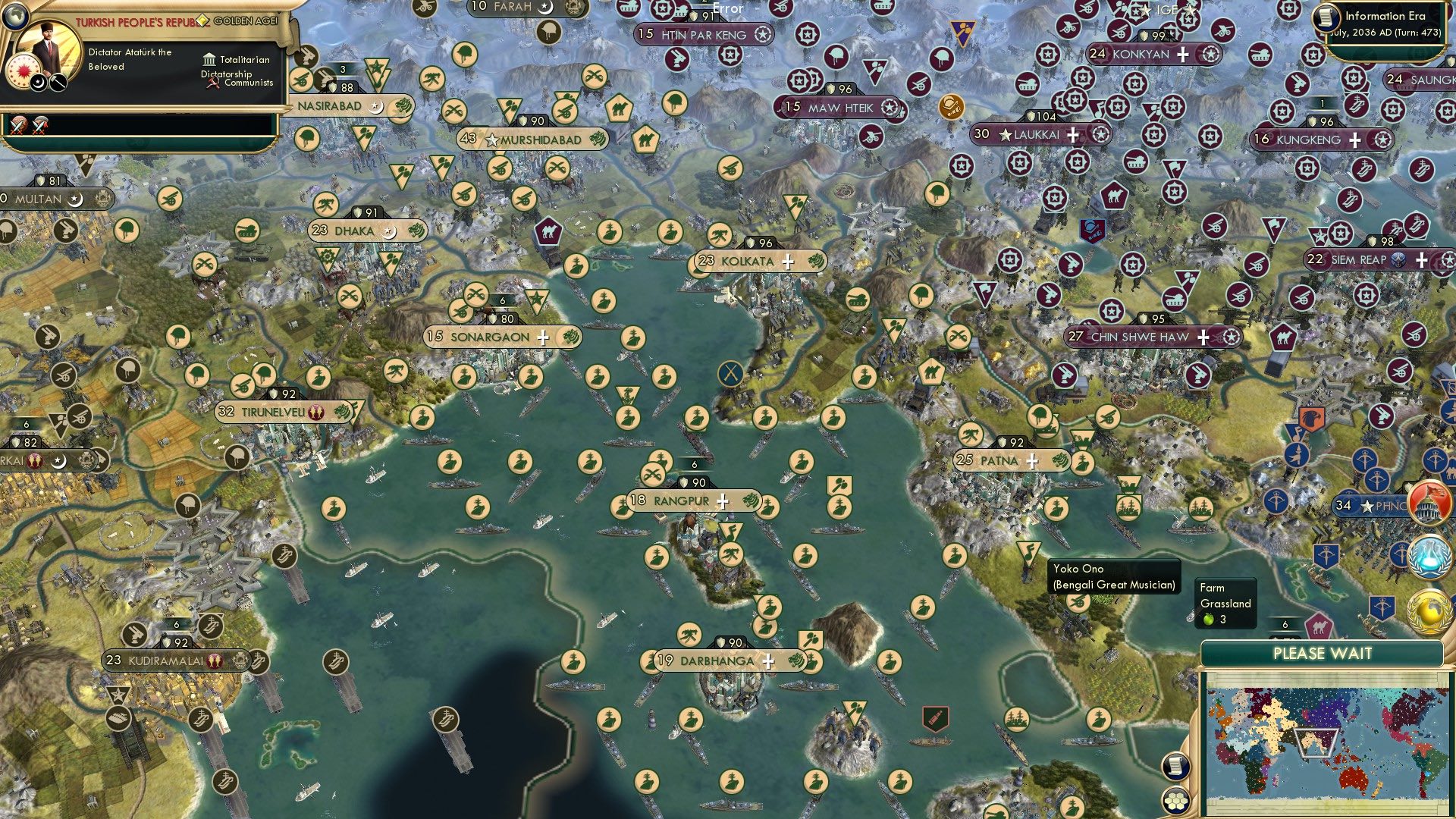Click the Totalitarian government building icon
Screen dimensions: 1456x819
(x=208, y=59)
